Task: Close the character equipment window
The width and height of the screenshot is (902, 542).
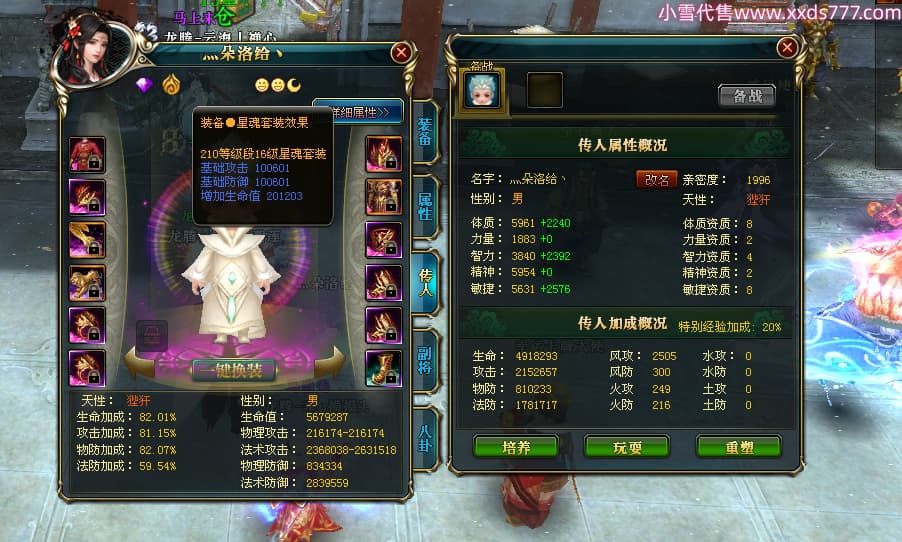Action: tap(401, 52)
